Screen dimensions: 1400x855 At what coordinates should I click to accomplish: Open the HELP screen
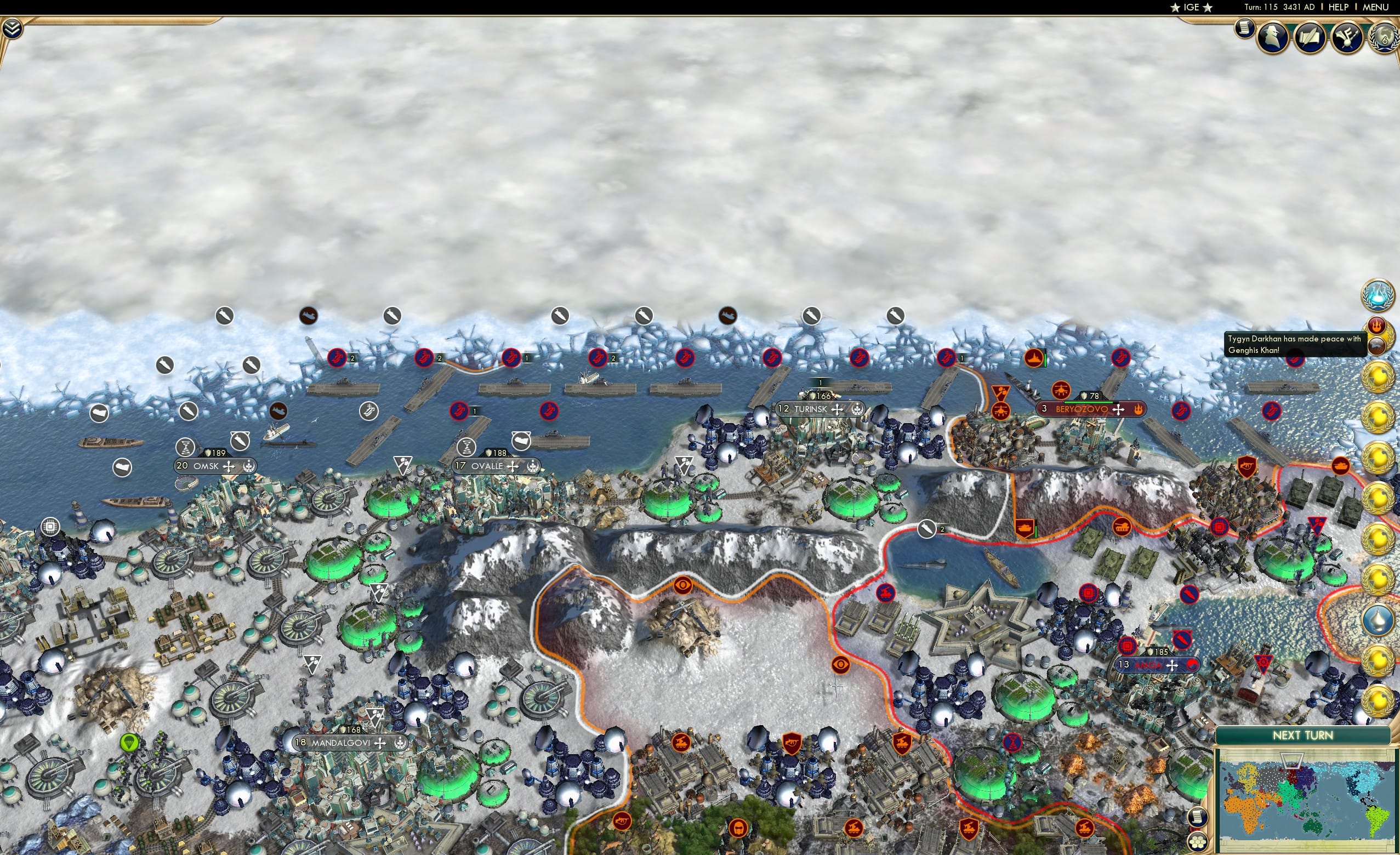pos(1339,7)
